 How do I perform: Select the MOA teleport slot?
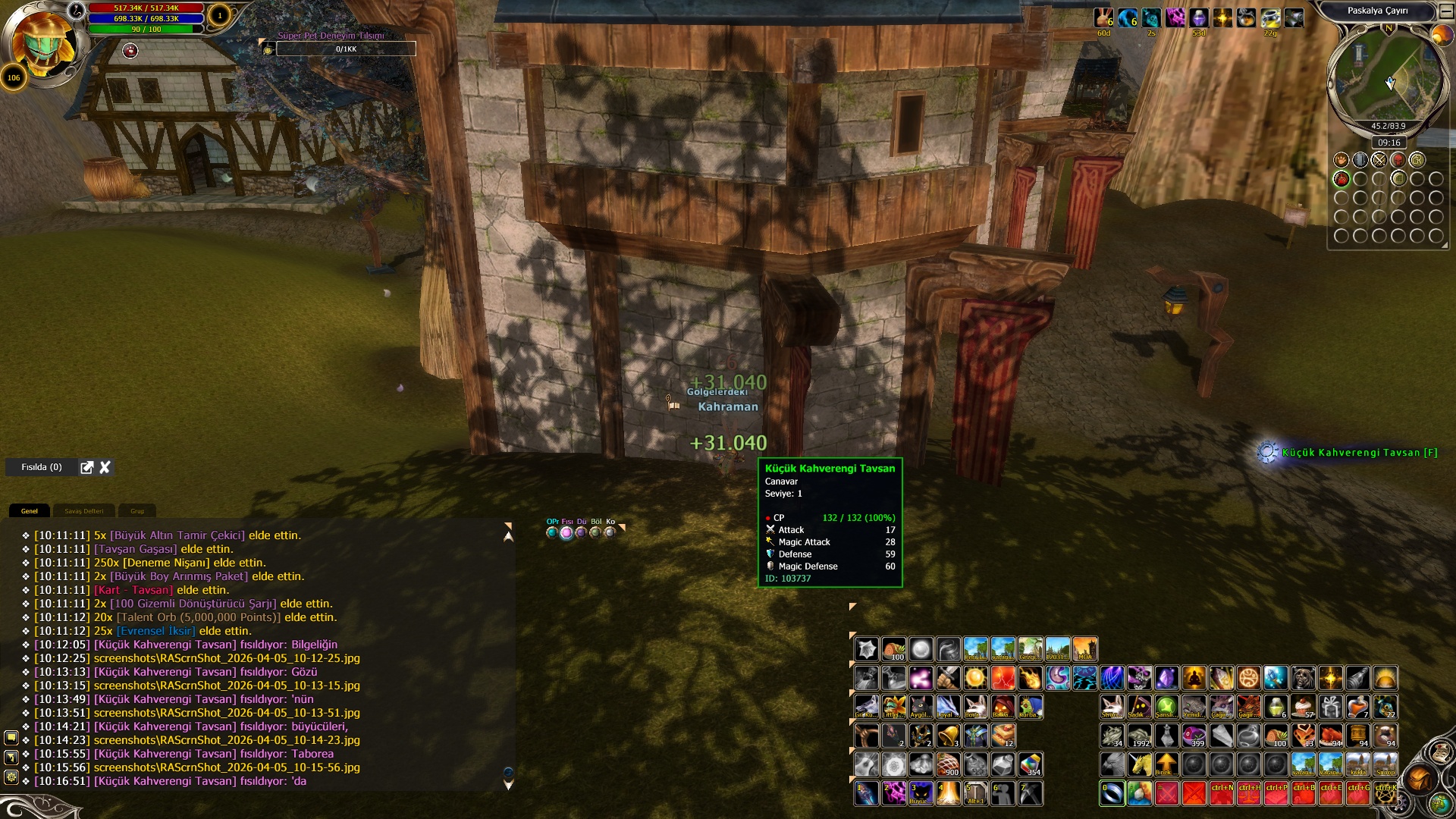click(1084, 648)
